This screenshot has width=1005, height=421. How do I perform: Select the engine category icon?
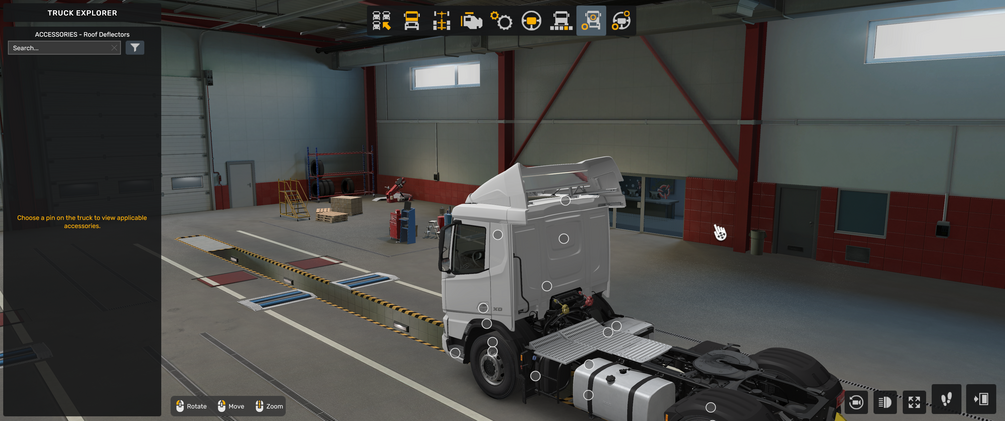[x=471, y=21]
